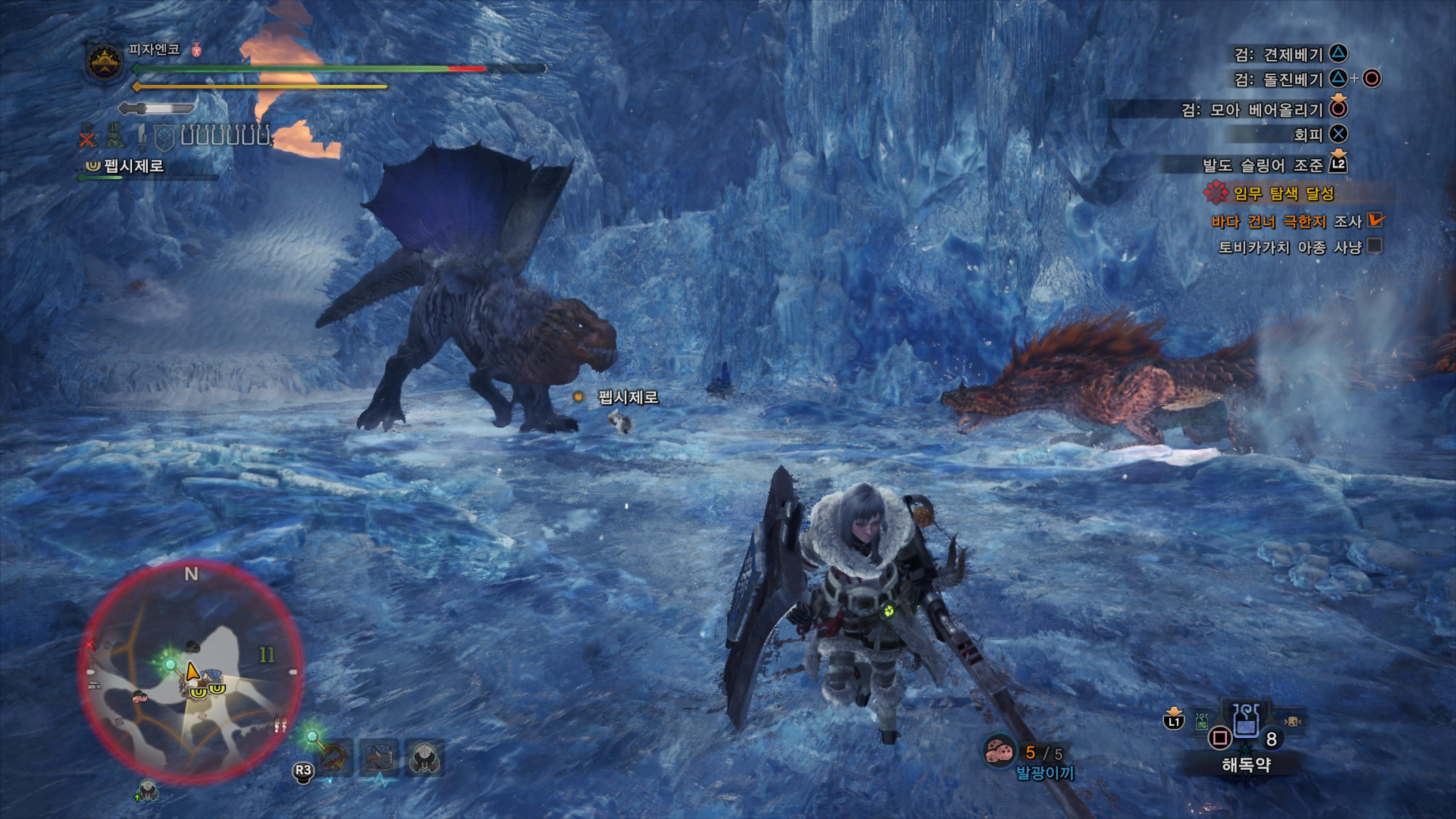Click the red status icon beside the player name
This screenshot has width=1456, height=819.
pos(197,50)
